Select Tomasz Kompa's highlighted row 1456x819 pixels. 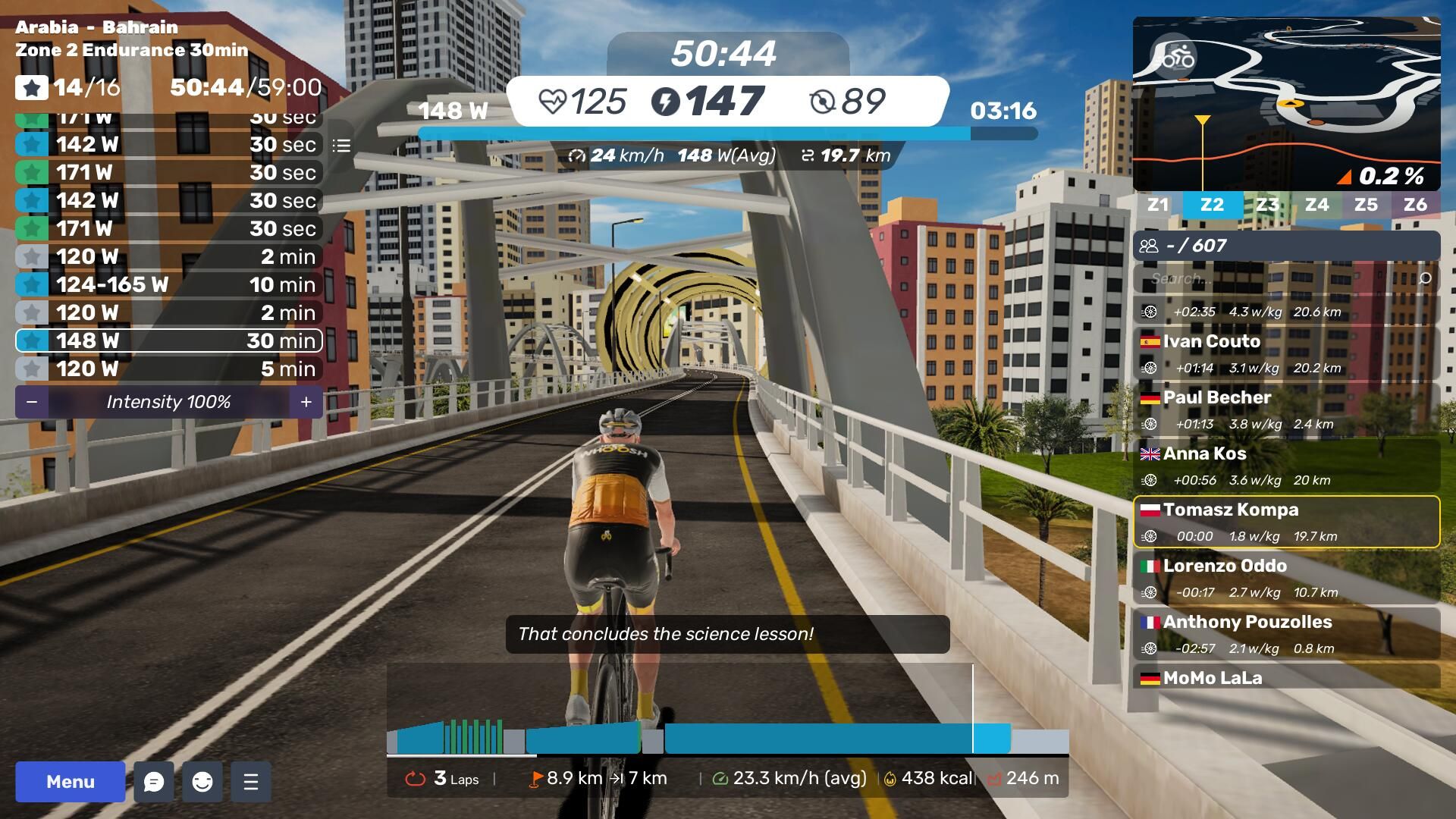1286,522
